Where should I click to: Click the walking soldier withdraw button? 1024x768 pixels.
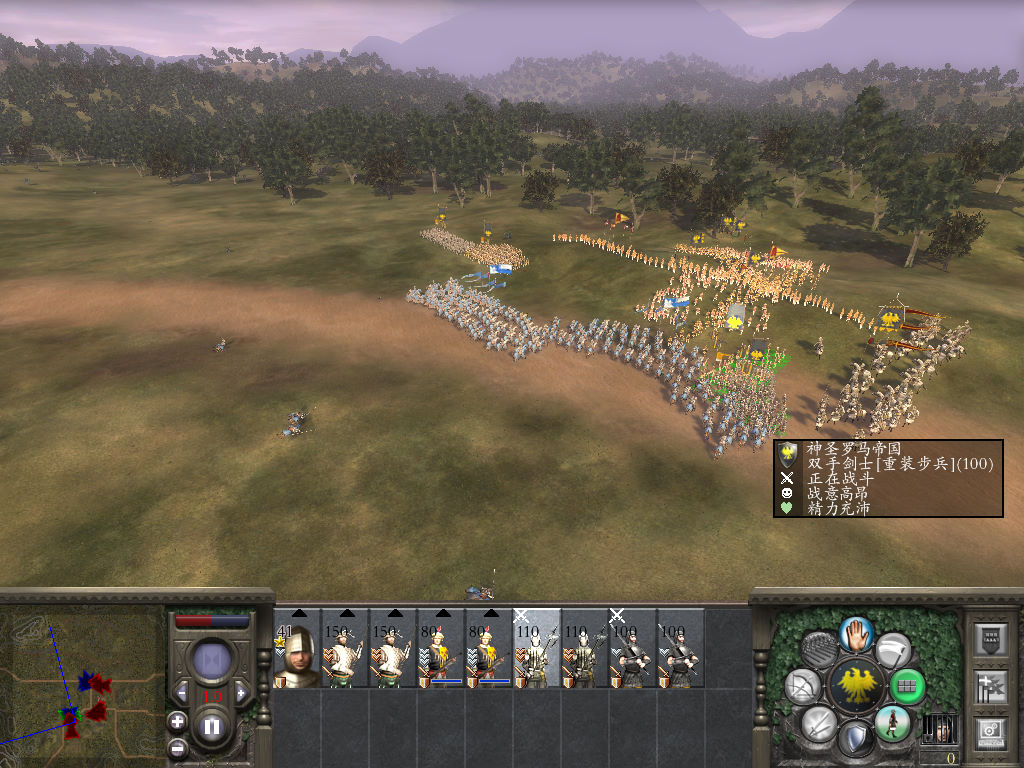[x=892, y=724]
